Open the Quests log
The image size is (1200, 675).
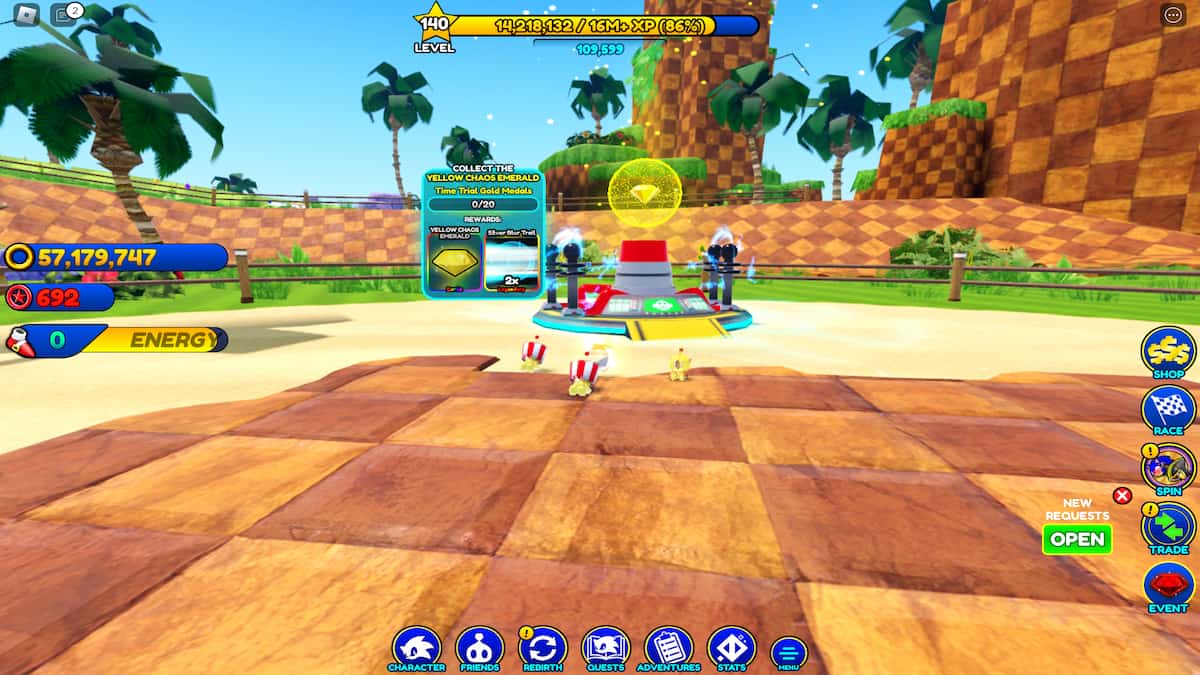coord(605,647)
